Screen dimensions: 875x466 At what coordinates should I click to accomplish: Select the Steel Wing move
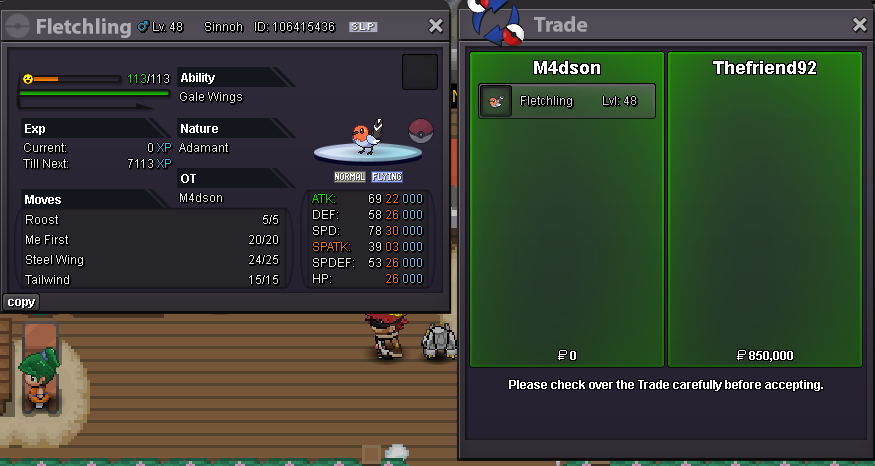tap(54, 260)
